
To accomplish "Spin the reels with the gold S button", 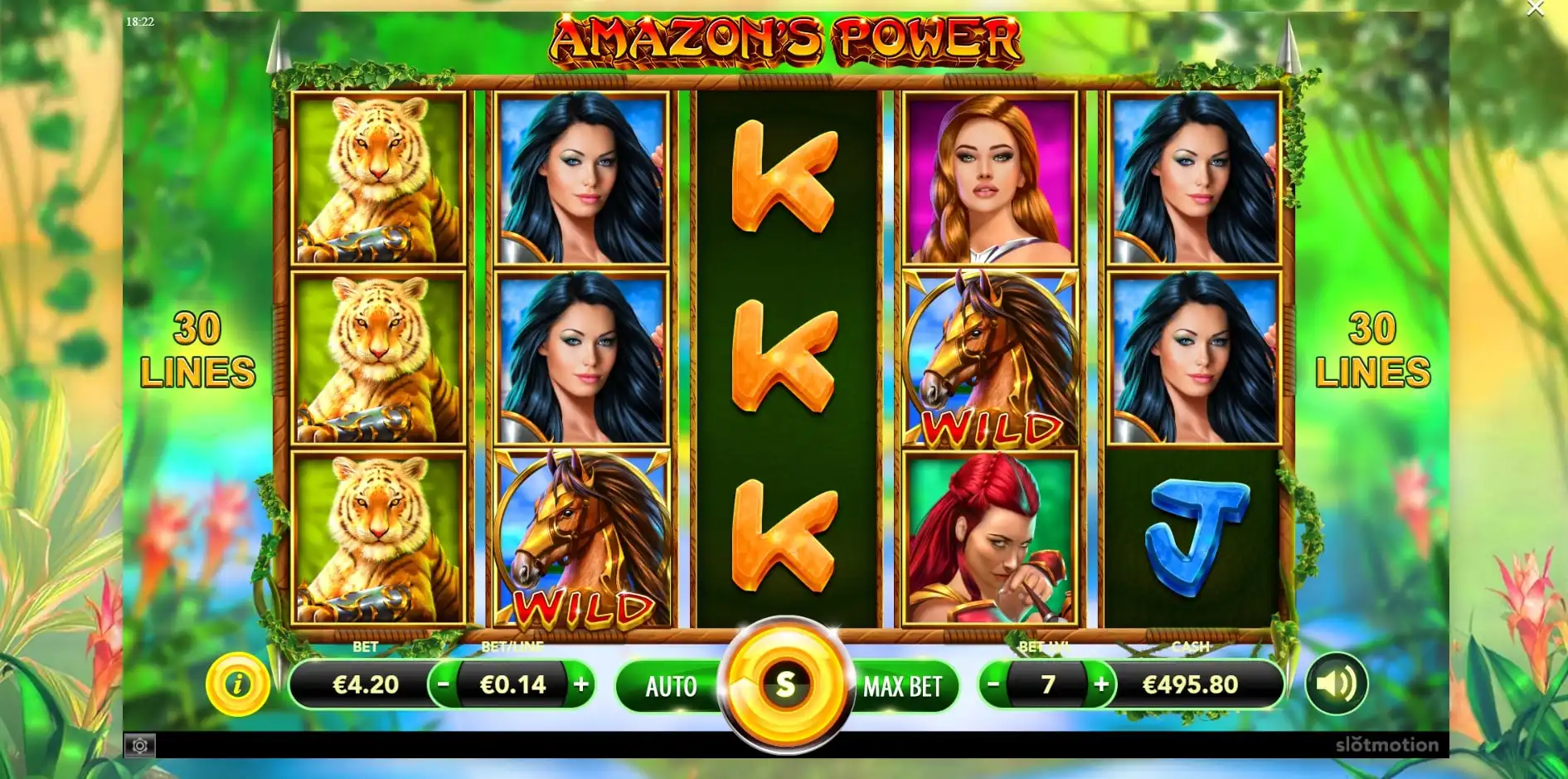I will pos(784,684).
